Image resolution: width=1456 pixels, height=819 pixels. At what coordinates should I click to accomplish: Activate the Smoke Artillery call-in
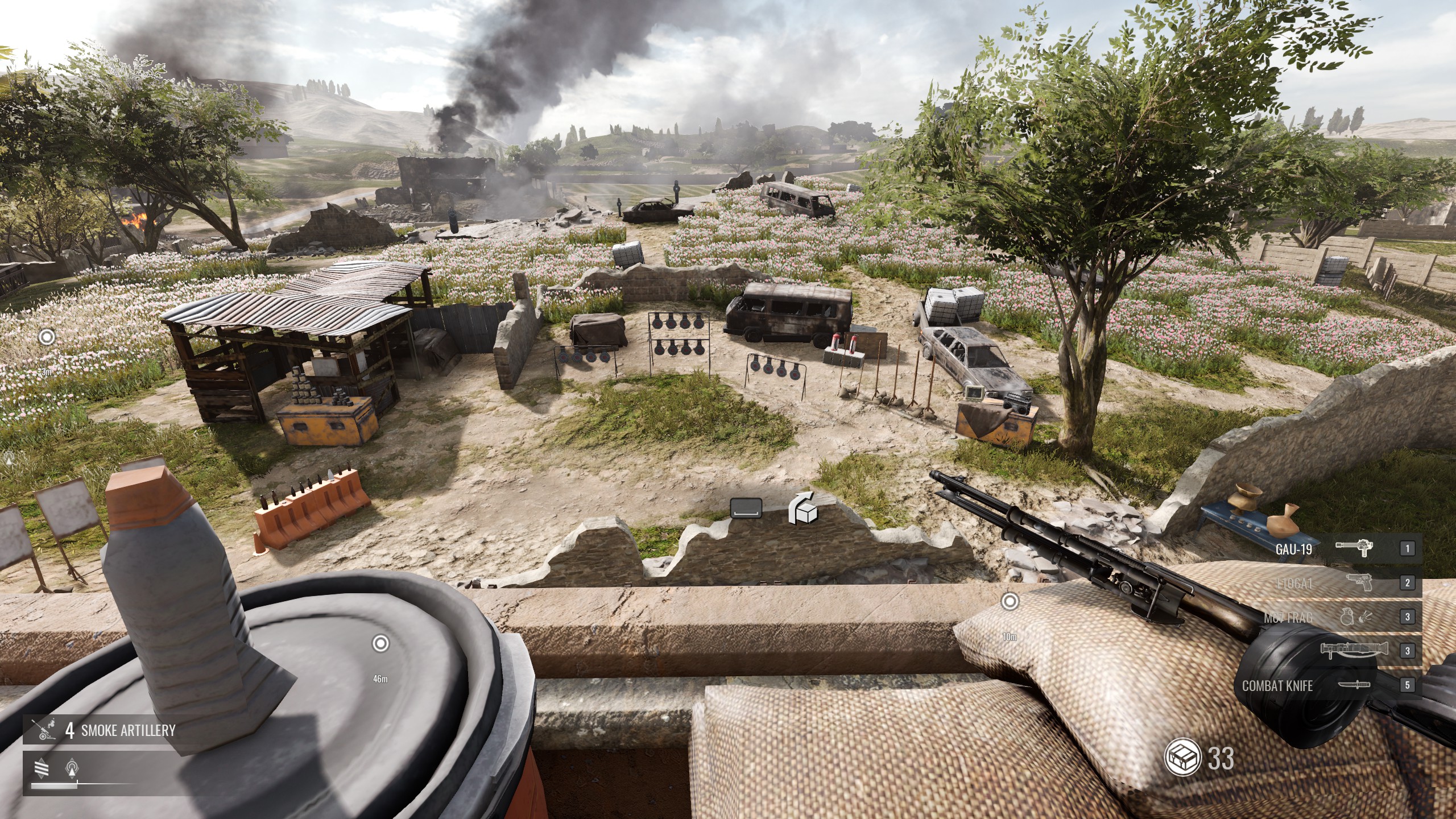[x=100, y=730]
